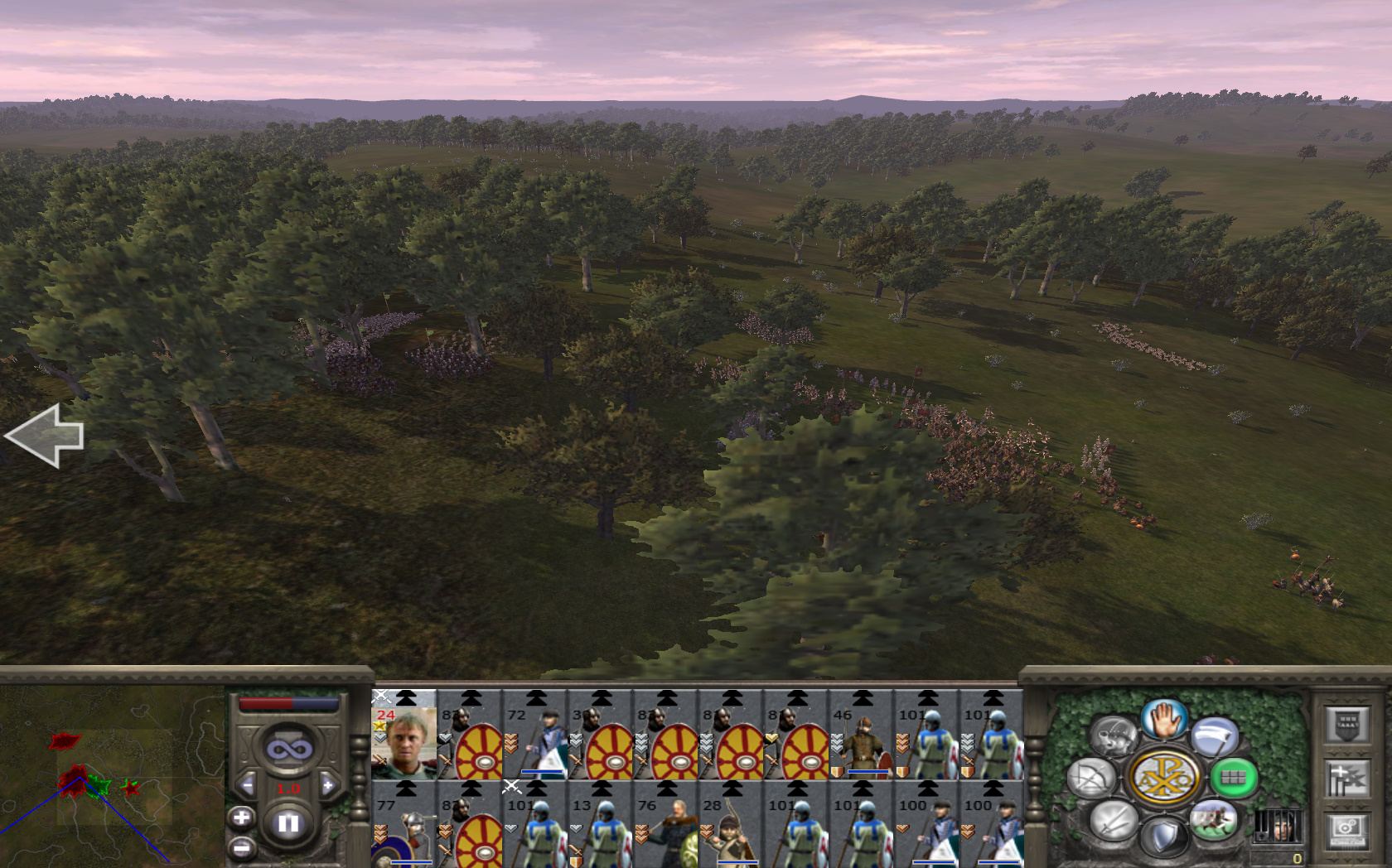
Task: Click the infinity symbol button
Action: [x=288, y=750]
